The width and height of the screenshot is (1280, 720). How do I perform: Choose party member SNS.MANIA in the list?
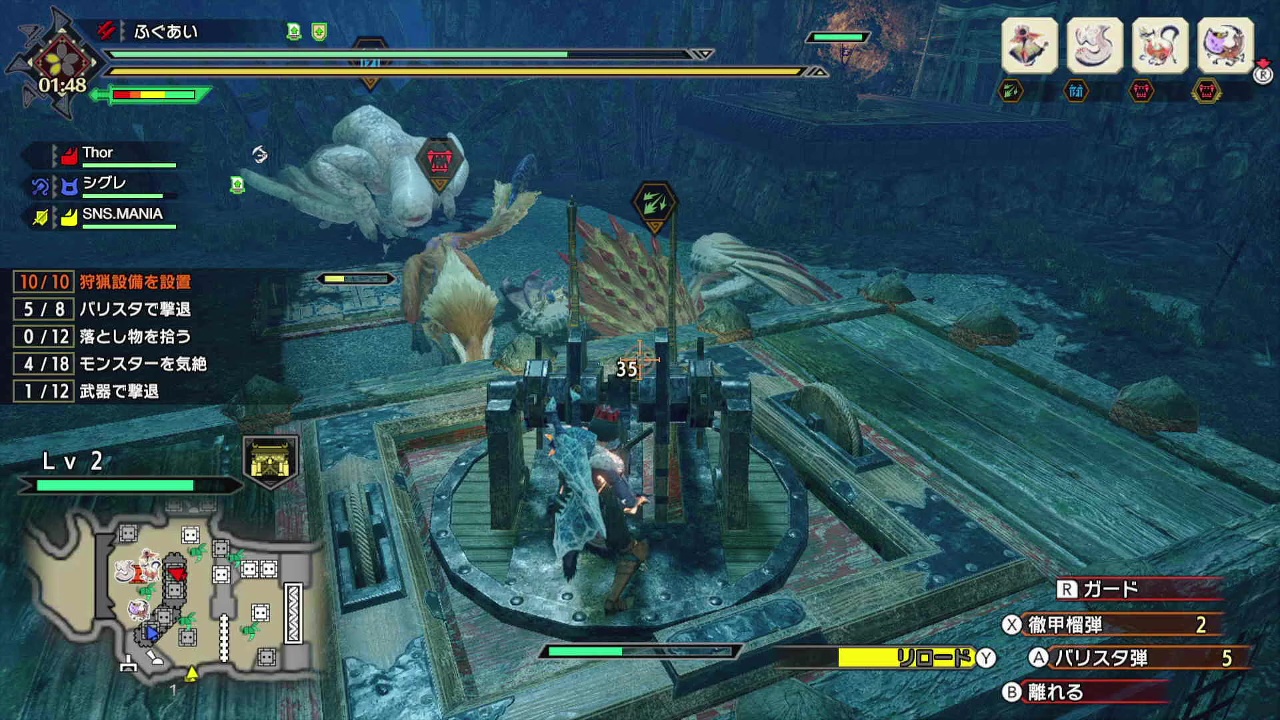coord(122,214)
